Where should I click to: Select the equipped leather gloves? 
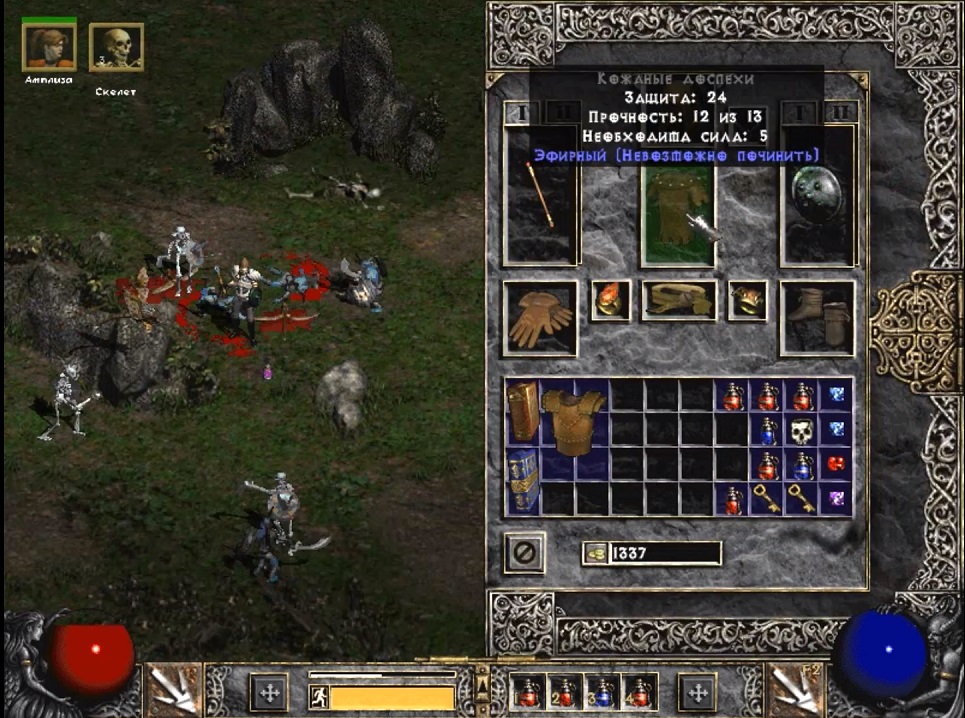pos(540,318)
